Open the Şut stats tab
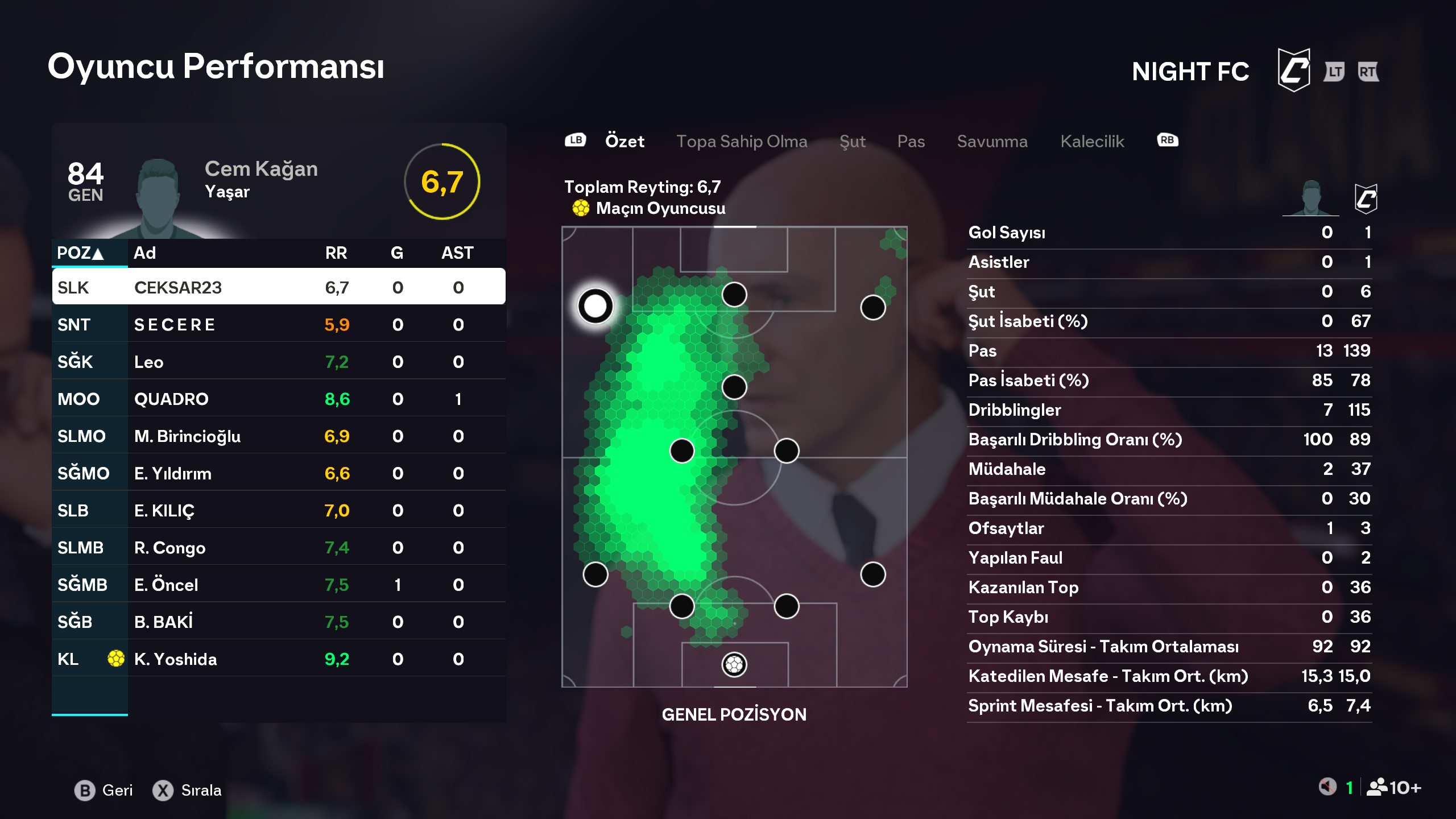 click(x=852, y=141)
